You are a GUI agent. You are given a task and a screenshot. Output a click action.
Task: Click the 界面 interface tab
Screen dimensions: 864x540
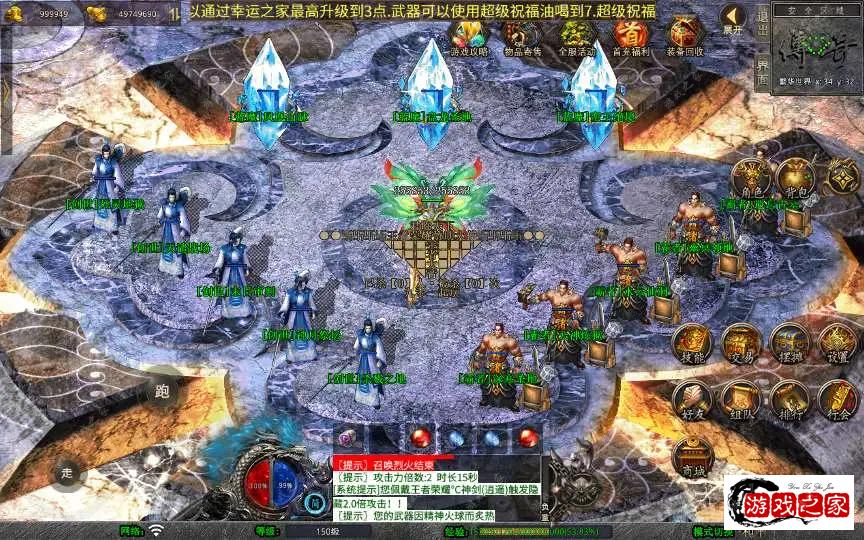point(762,75)
